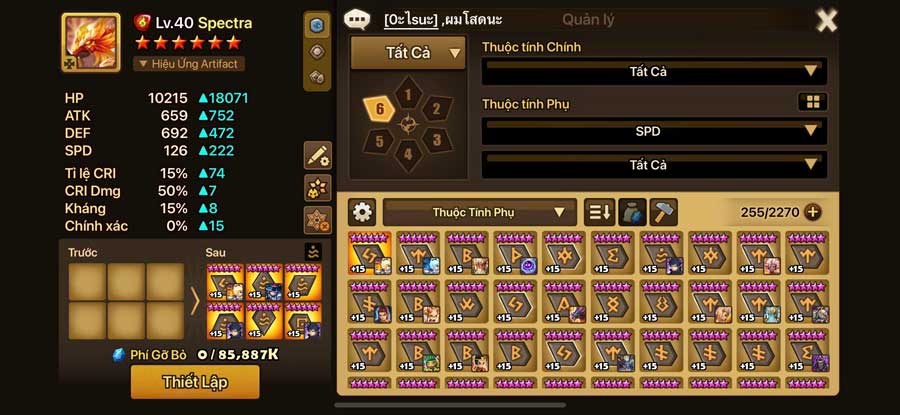Choose rune slot 1 filter
Screen dimensions: 900x415
point(408,95)
